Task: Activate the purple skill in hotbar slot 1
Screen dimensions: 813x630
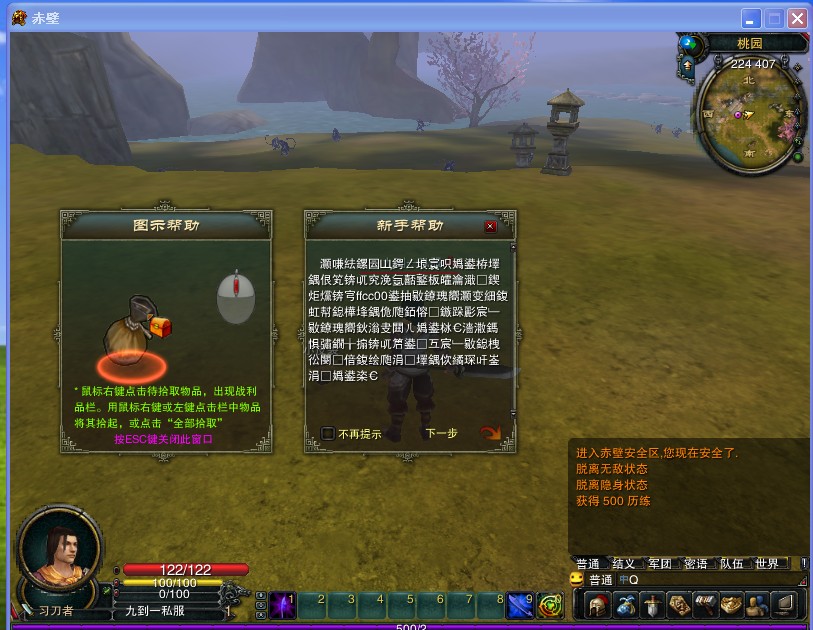Action: pos(284,605)
